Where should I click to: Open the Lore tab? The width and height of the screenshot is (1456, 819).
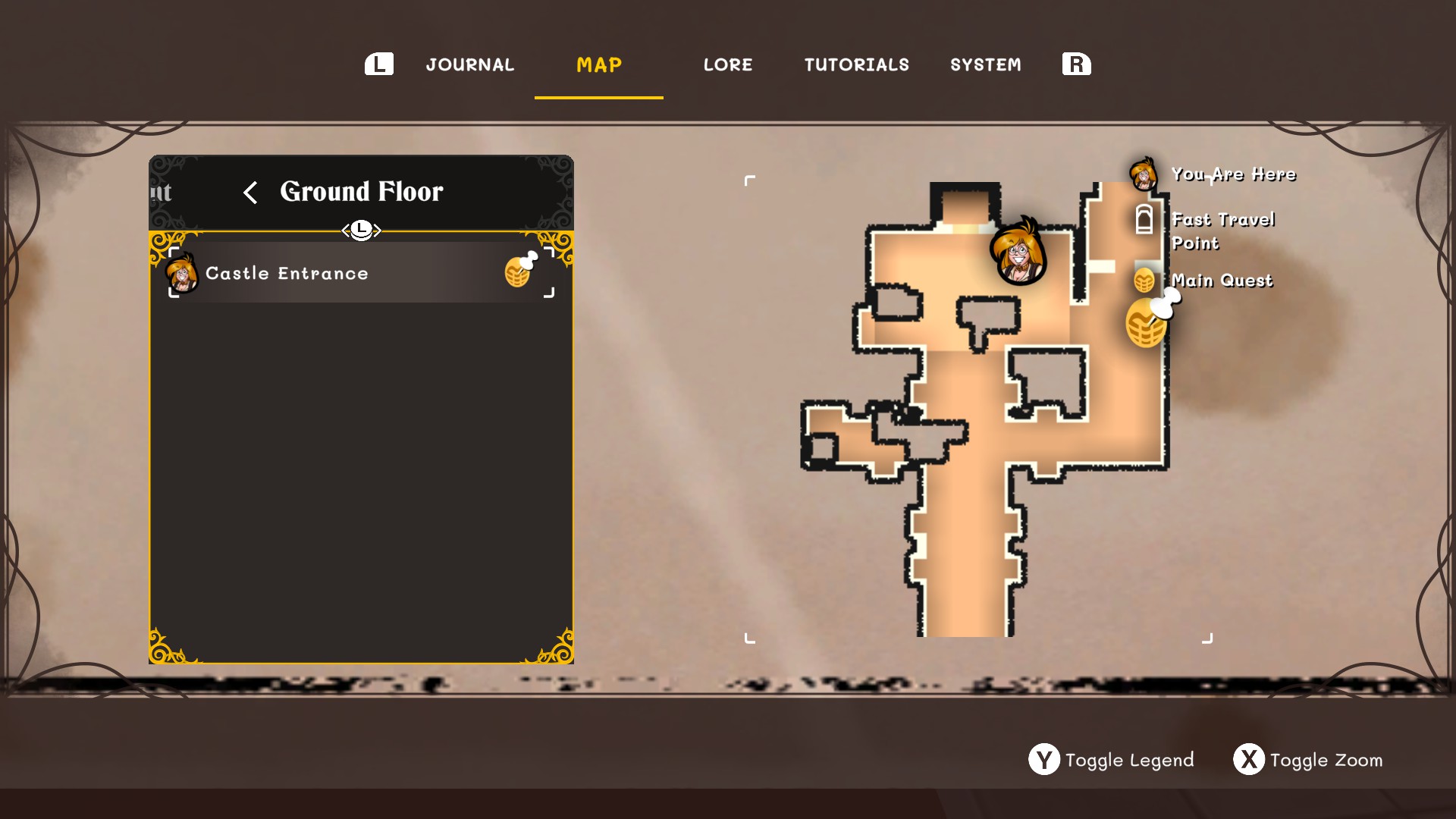(728, 65)
